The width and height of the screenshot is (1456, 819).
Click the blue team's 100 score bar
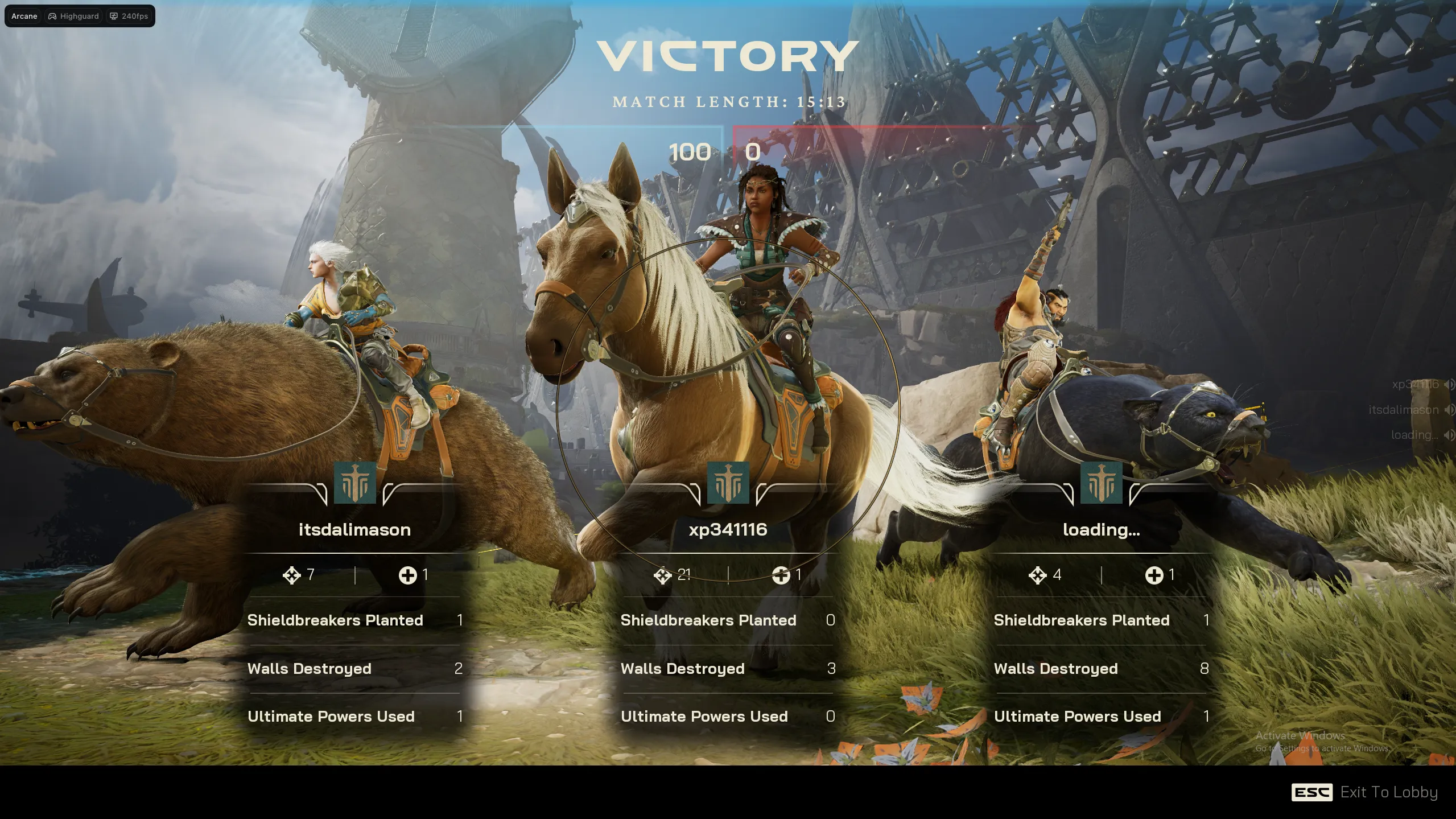point(688,152)
